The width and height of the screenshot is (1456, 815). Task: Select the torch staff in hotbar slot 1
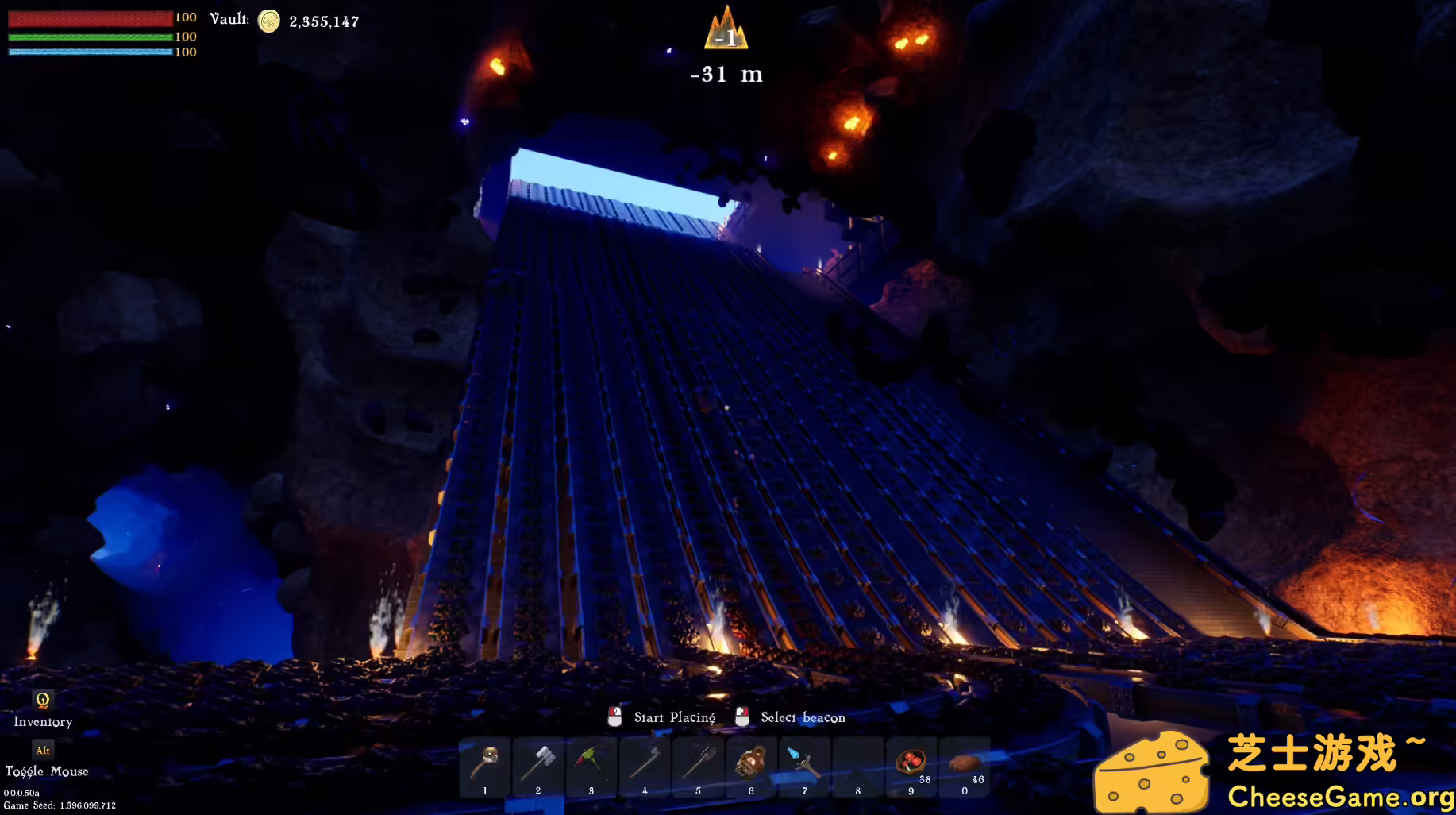pos(484,763)
